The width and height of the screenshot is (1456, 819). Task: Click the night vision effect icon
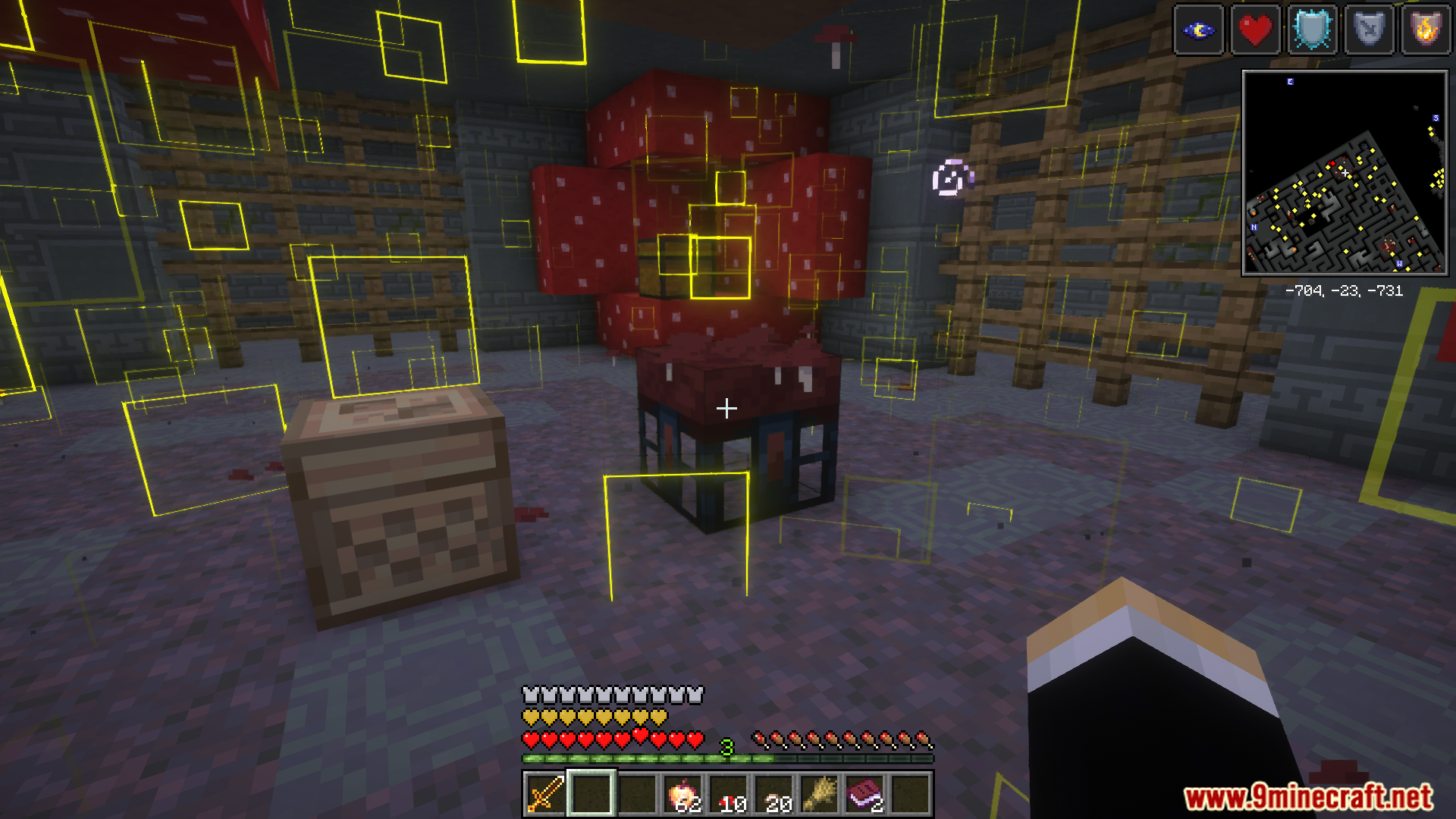(1199, 30)
